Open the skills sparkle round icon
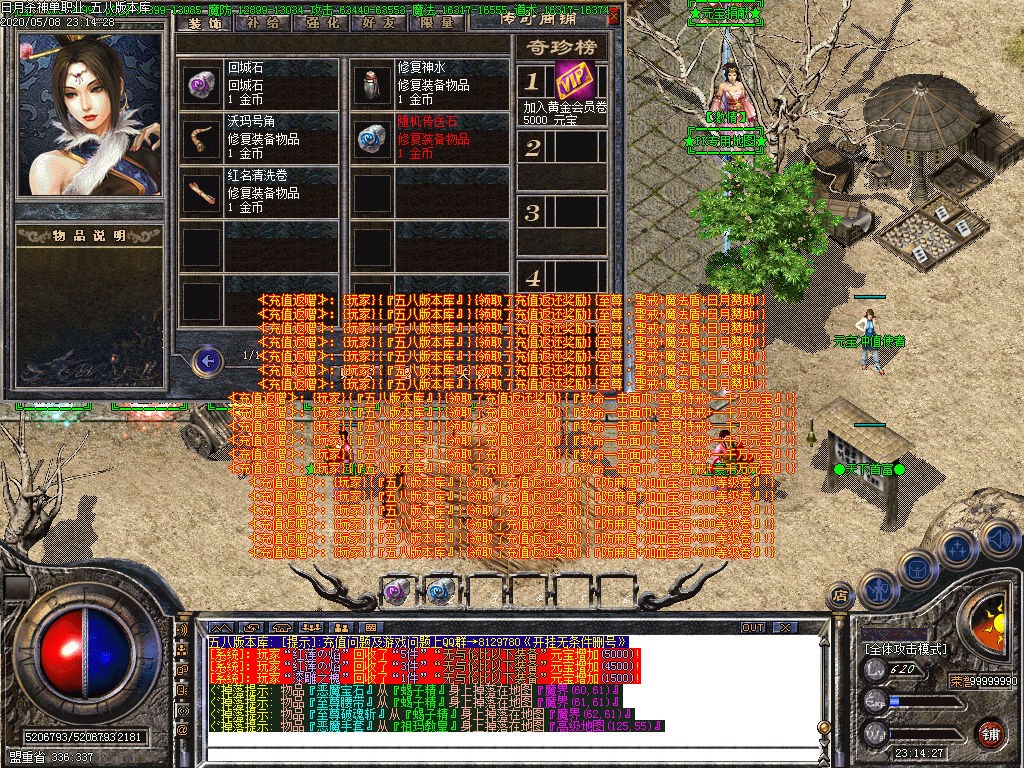This screenshot has height=768, width=1024. pyautogui.click(x=957, y=548)
